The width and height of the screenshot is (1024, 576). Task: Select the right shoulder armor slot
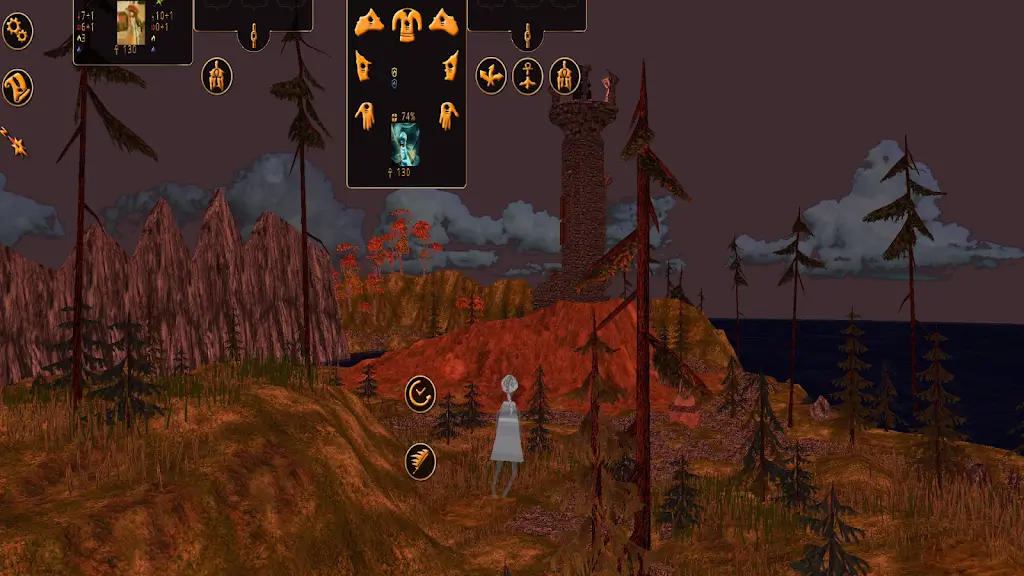tap(443, 20)
